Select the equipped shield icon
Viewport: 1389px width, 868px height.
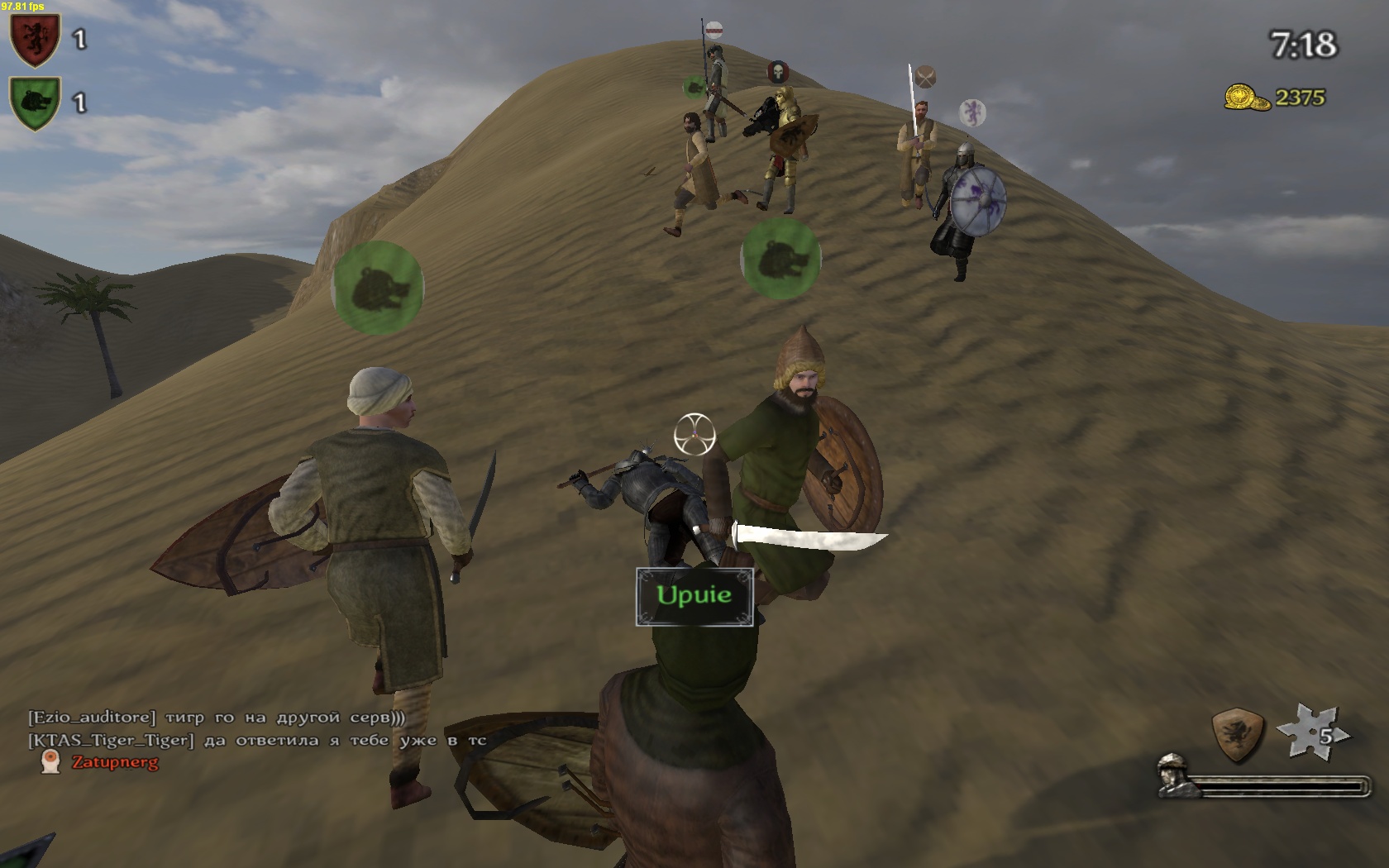tap(1238, 732)
